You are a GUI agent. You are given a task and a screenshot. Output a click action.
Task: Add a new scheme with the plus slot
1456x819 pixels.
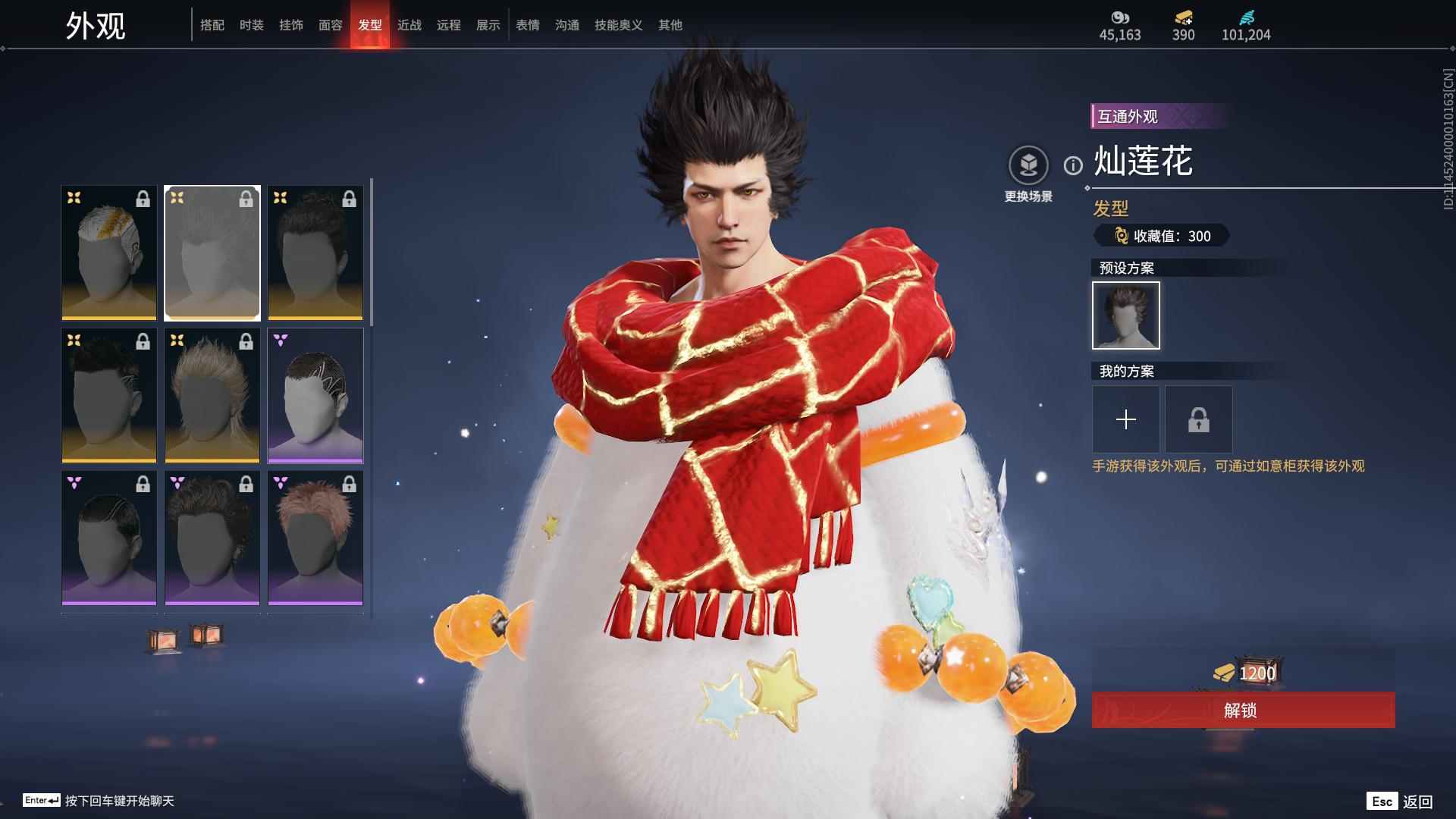1126,419
